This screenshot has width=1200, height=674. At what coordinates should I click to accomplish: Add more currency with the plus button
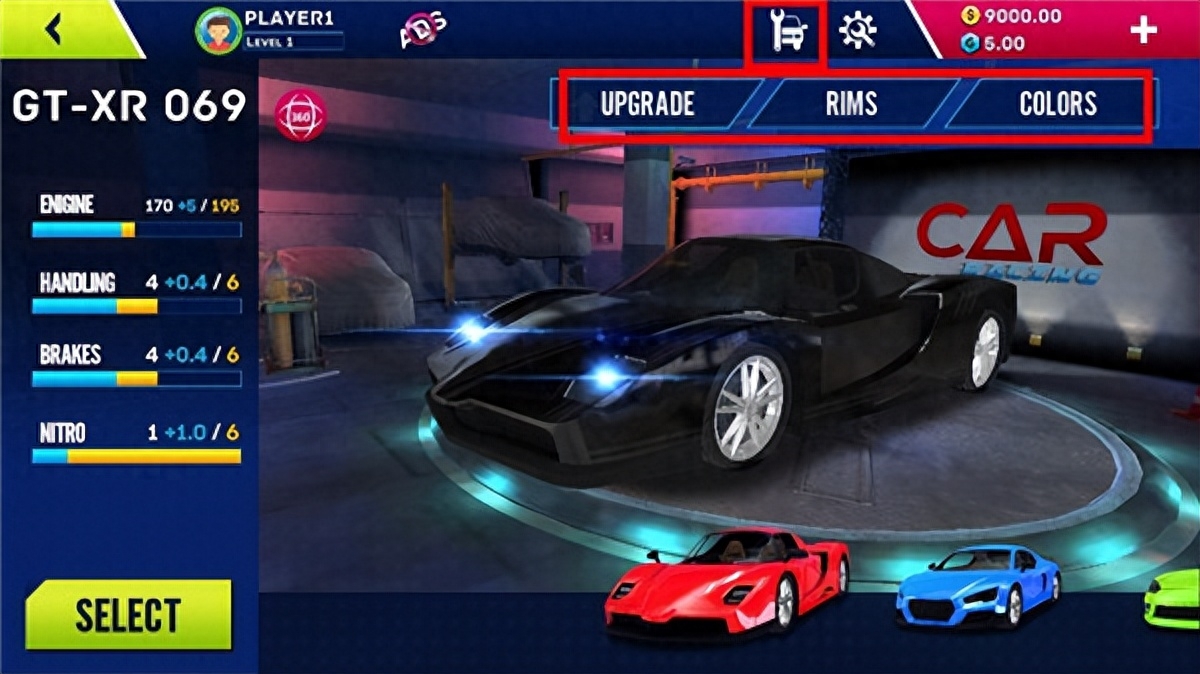(1142, 31)
